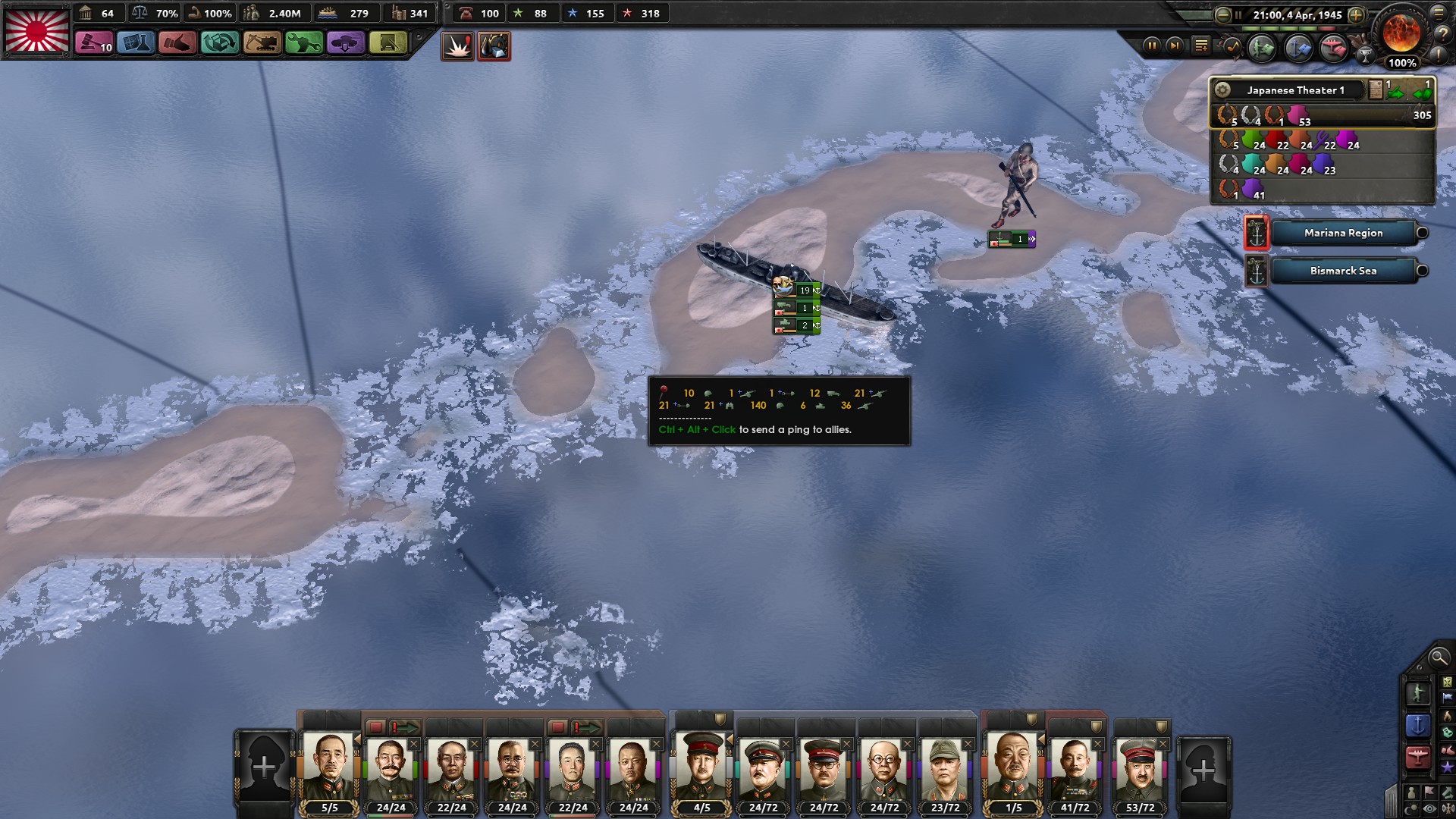This screenshot has height=819, width=1456.
Task: Open the army ledger button
Action: tap(1262, 49)
